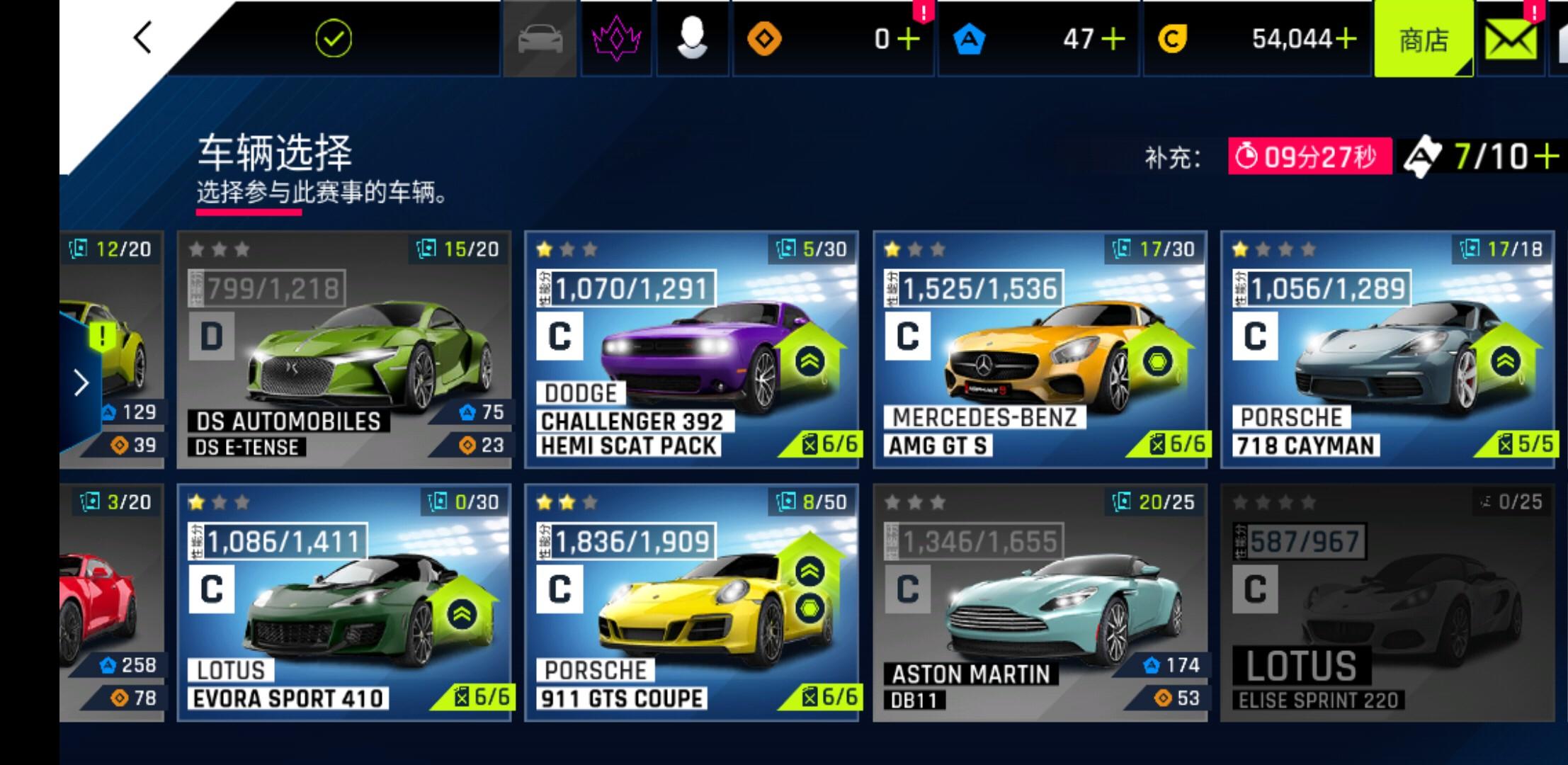Refill race tickets with plus button
Screen dimensions: 1568x765
[x=1548, y=156]
